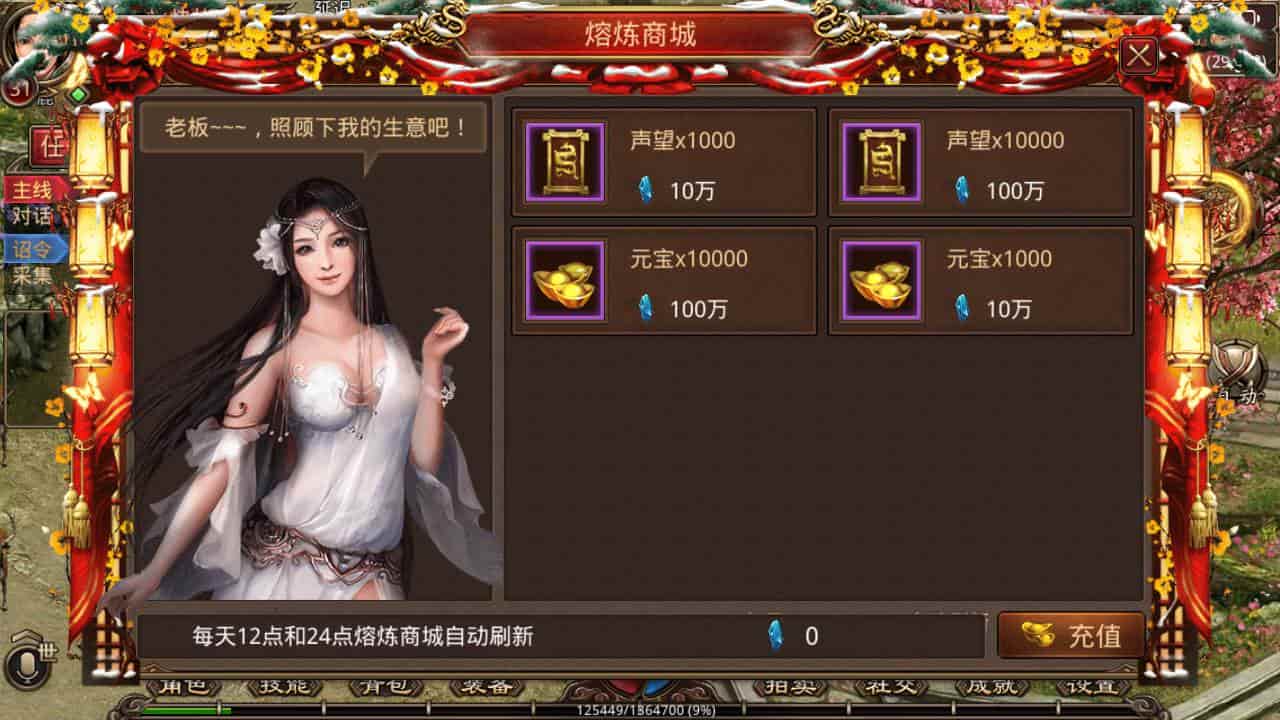
Task: Switch to the 主线 quest tab
Action: tap(33, 190)
